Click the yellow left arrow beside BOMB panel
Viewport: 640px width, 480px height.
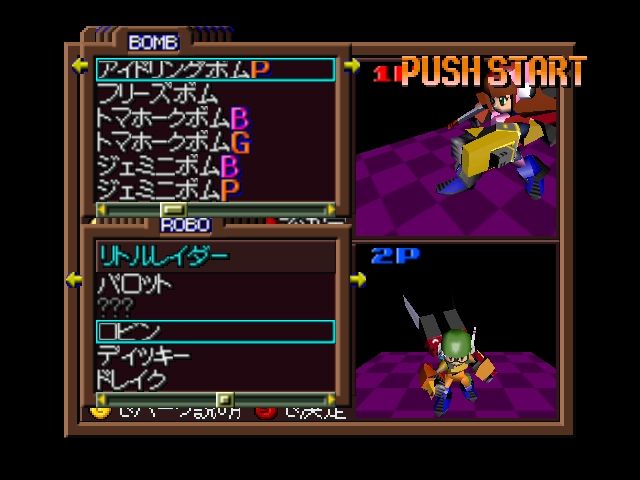[80, 67]
